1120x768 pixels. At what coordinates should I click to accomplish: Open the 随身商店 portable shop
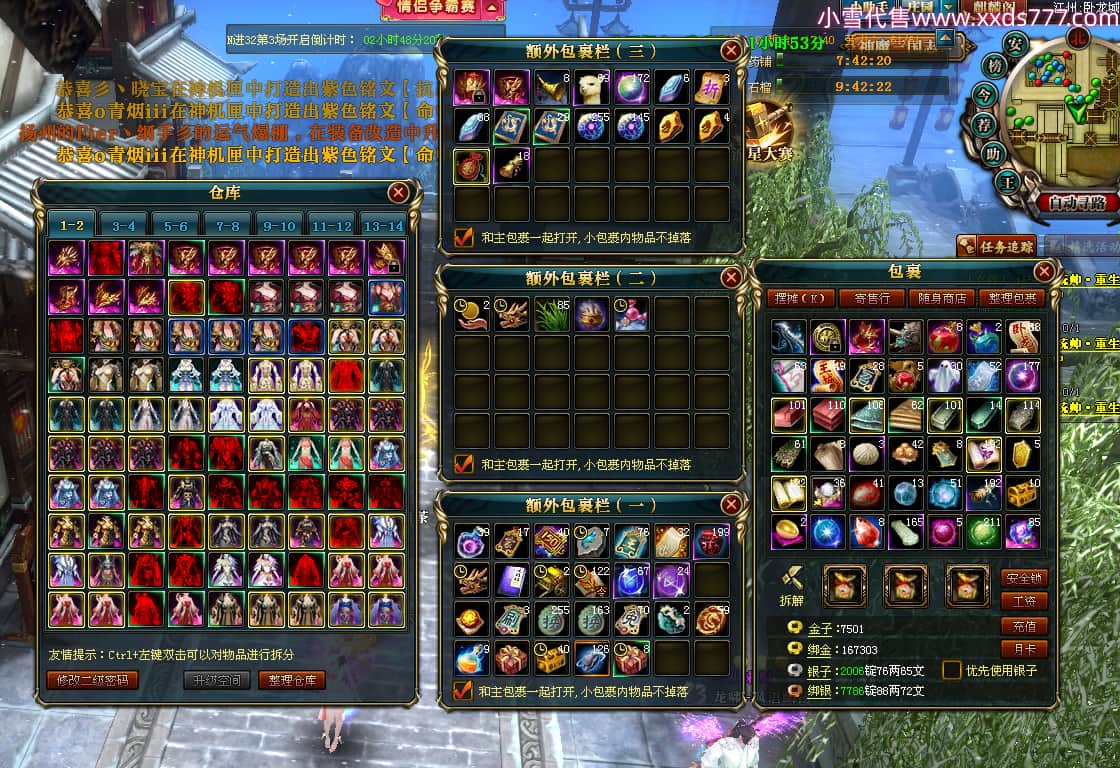pos(942,298)
